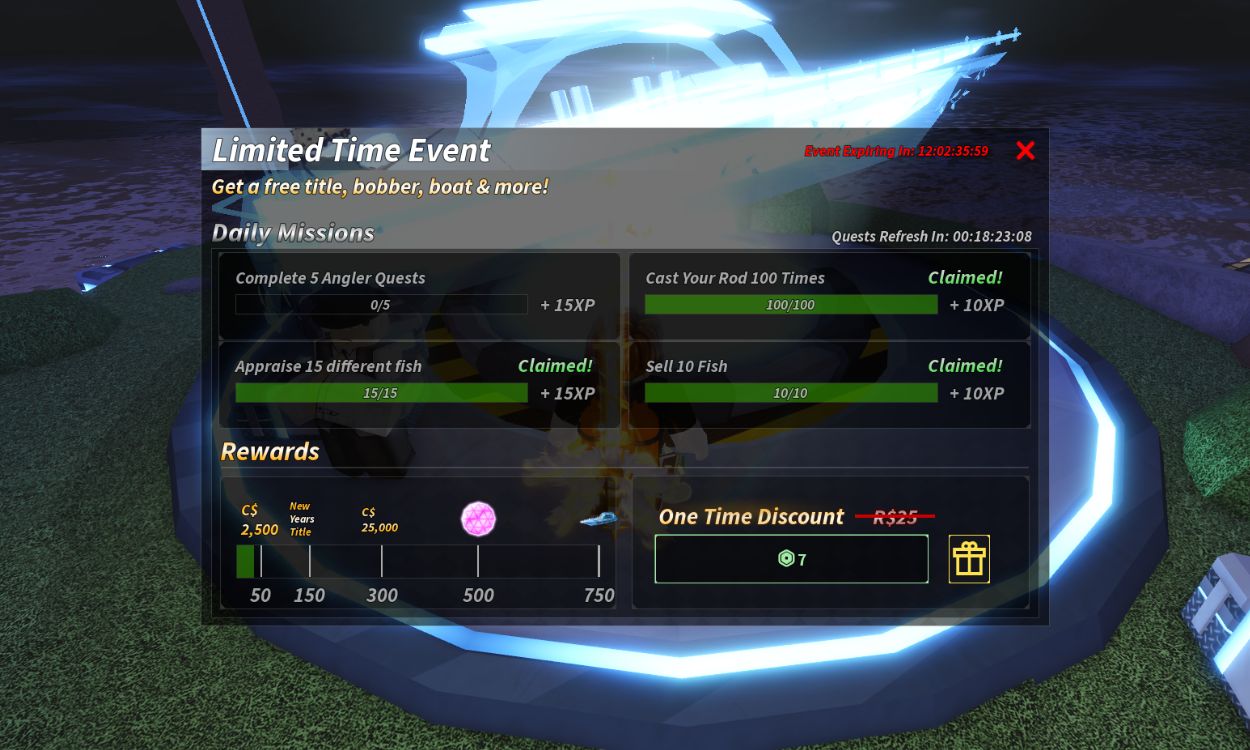Image resolution: width=1250 pixels, height=750 pixels.
Task: Select the Complete 5 Angler Quests mission
Action: (x=419, y=294)
